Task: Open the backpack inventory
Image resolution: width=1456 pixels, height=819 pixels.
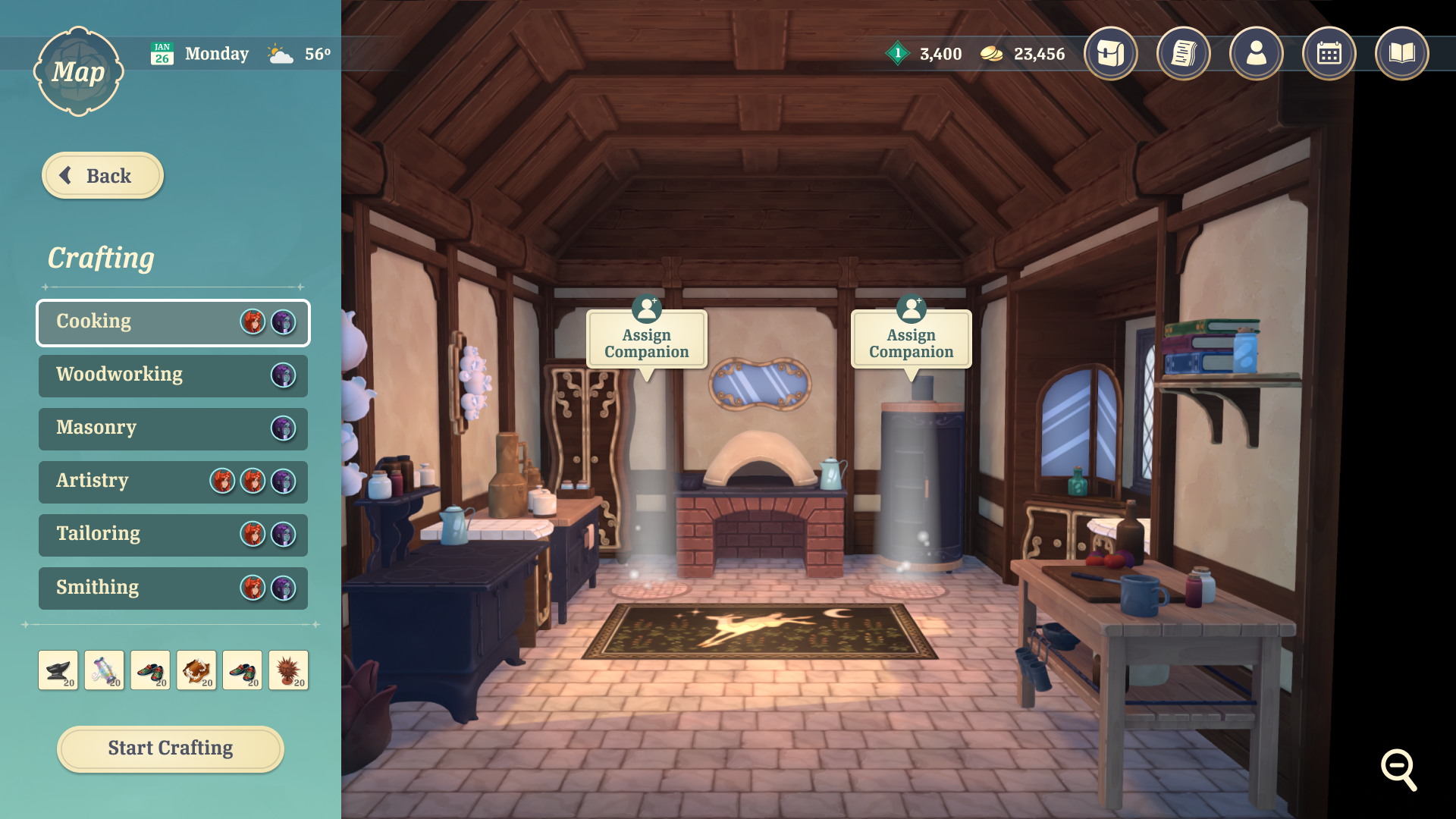Action: click(x=1110, y=54)
